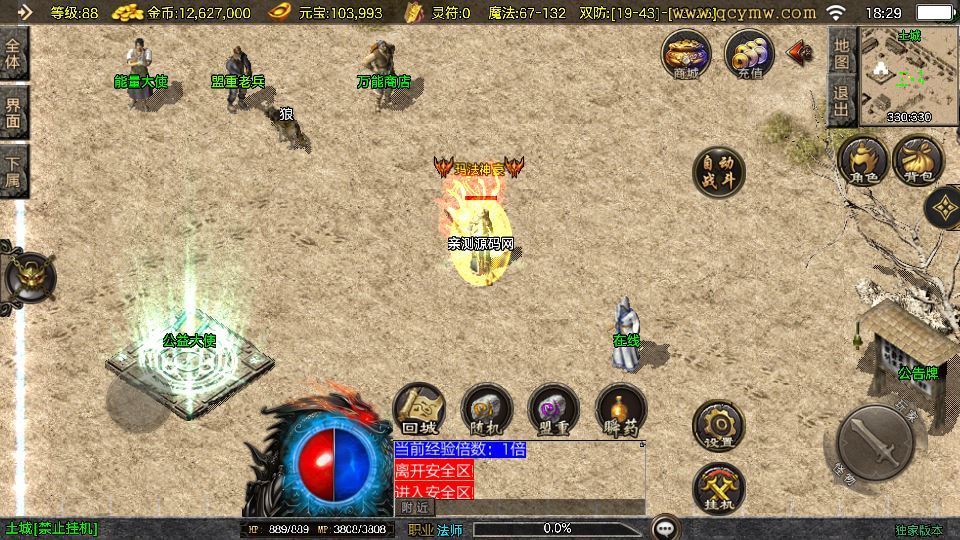960x540 pixels.
Task: Use the 随机 random teleport scroll
Action: point(486,410)
